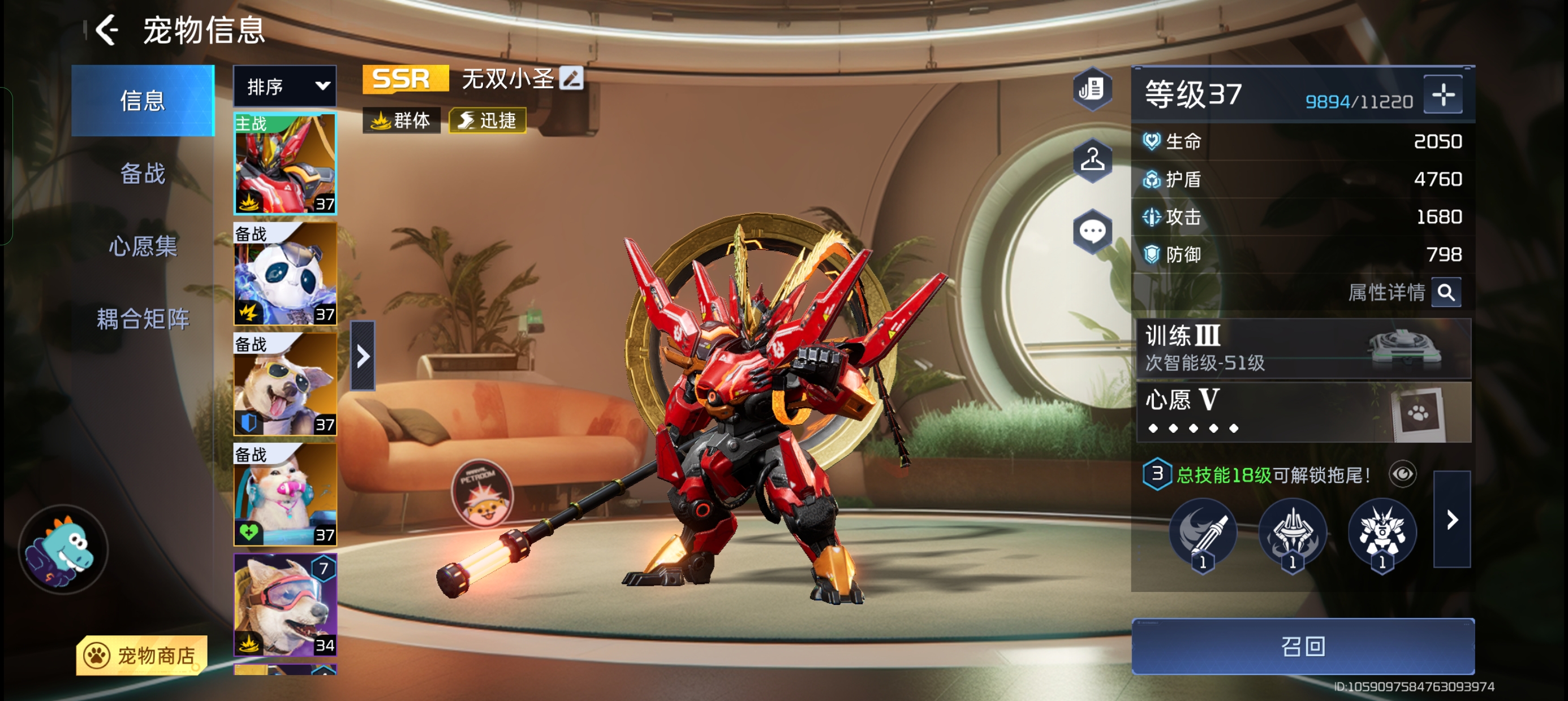Screen dimensions: 1568x701
Task: Select the 耦合矩阵 tab
Action: (x=143, y=319)
